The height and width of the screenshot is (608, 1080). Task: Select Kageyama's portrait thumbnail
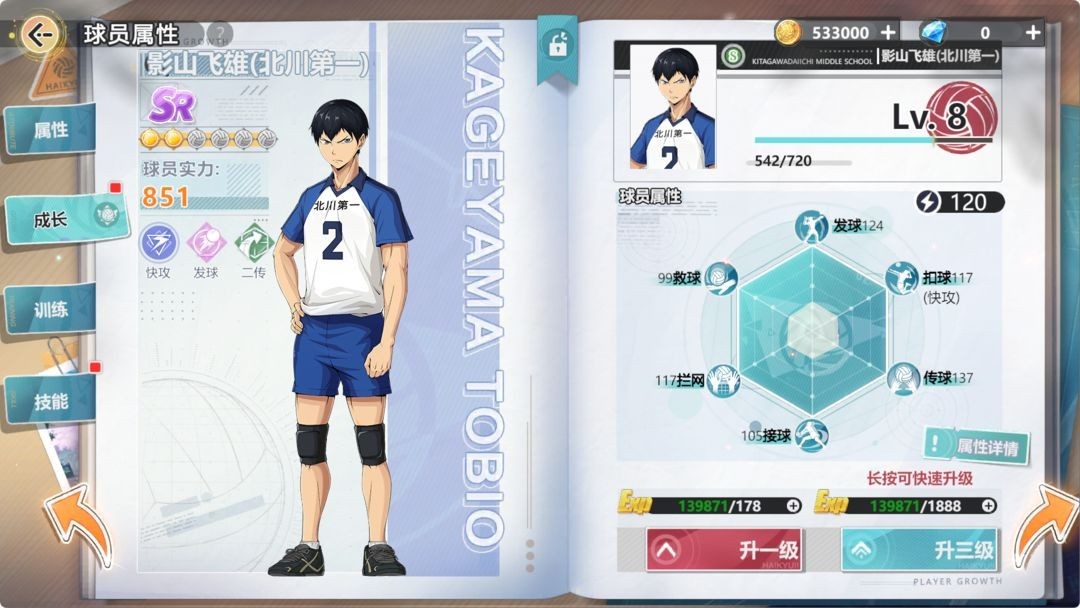point(672,106)
